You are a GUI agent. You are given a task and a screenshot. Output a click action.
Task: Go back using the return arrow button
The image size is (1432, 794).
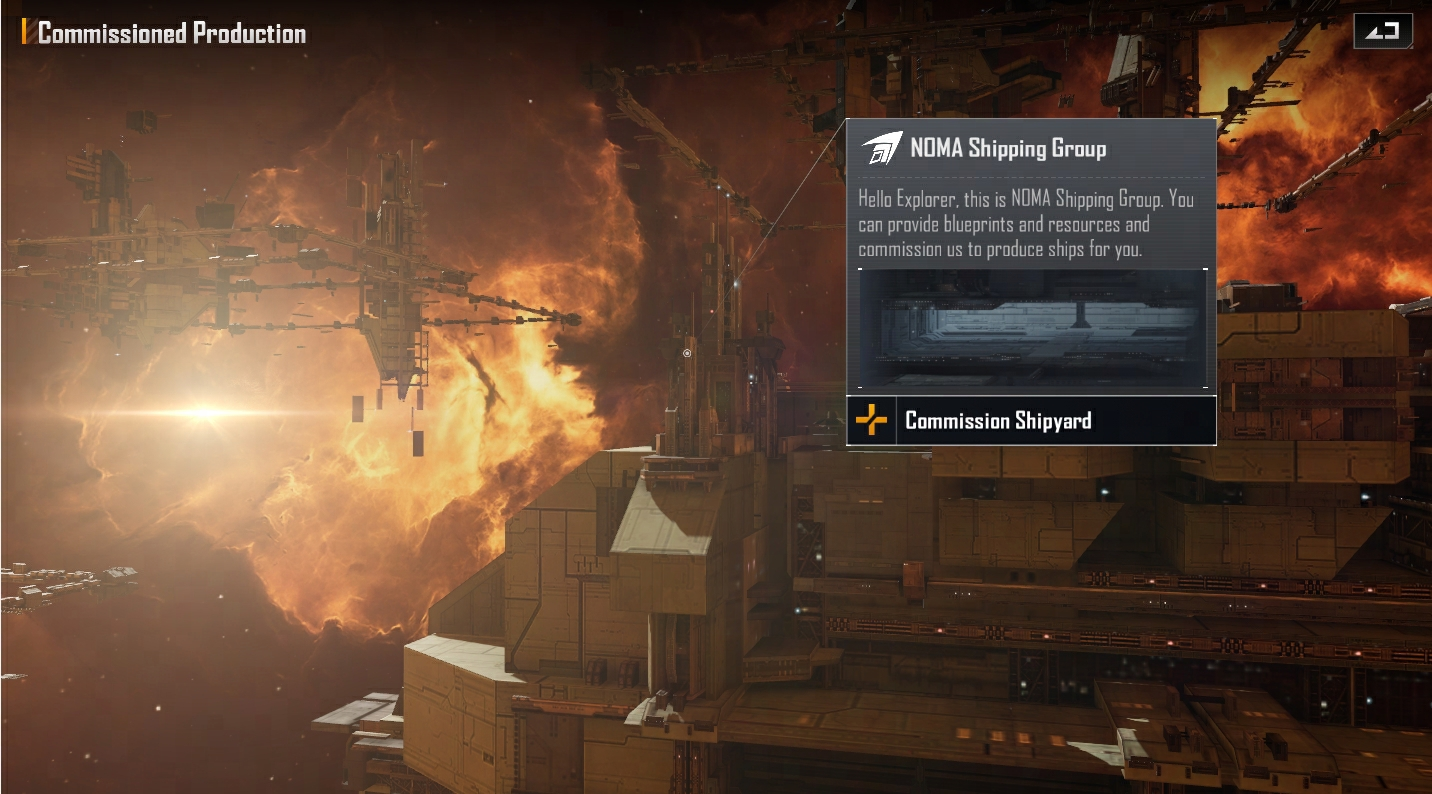coord(1382,31)
